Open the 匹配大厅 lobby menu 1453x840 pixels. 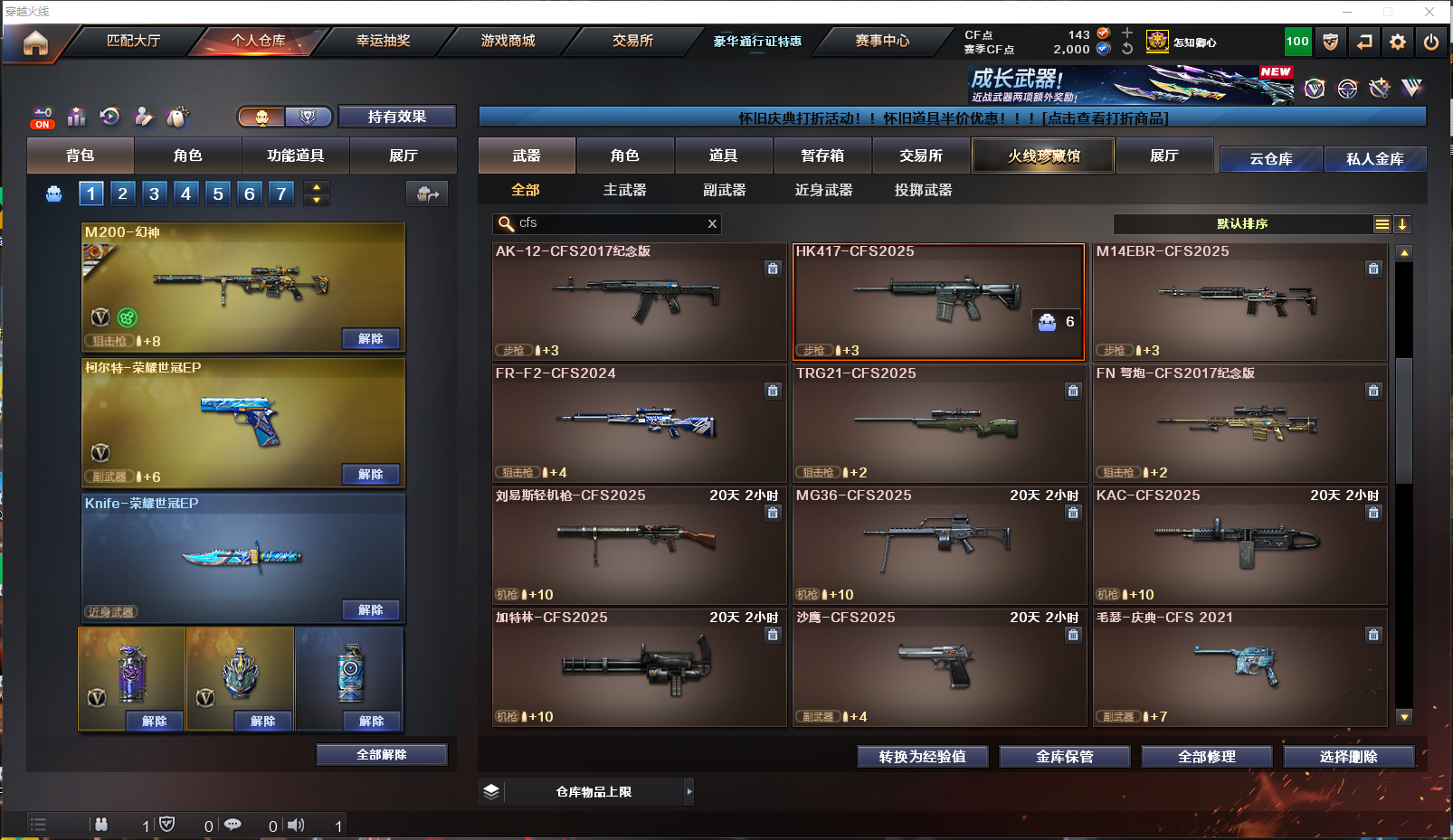[133, 41]
